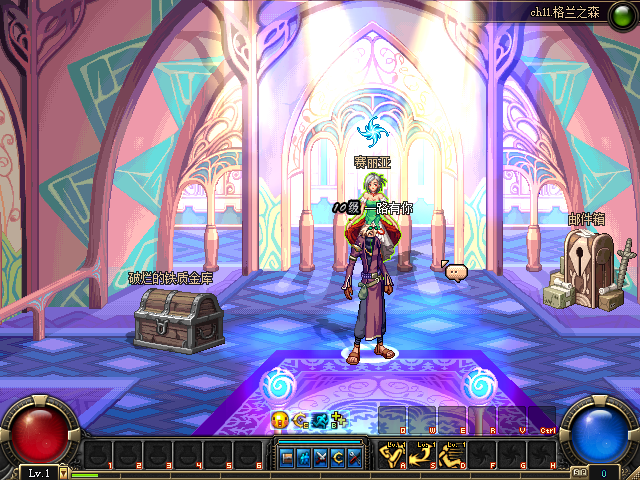
Task: Click the SP button near blue orb
Action: (x=579, y=472)
